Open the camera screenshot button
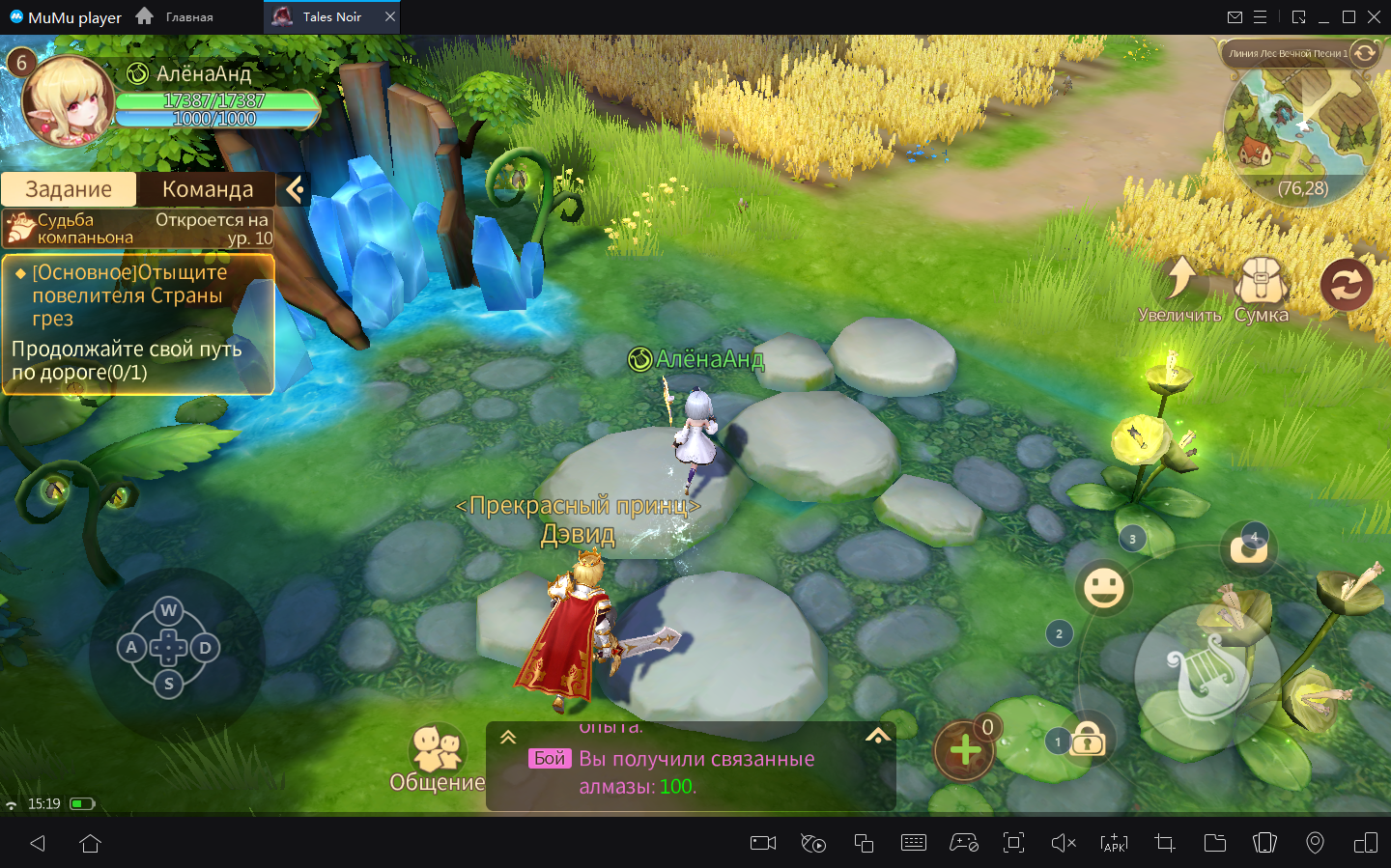 click(x=1248, y=550)
